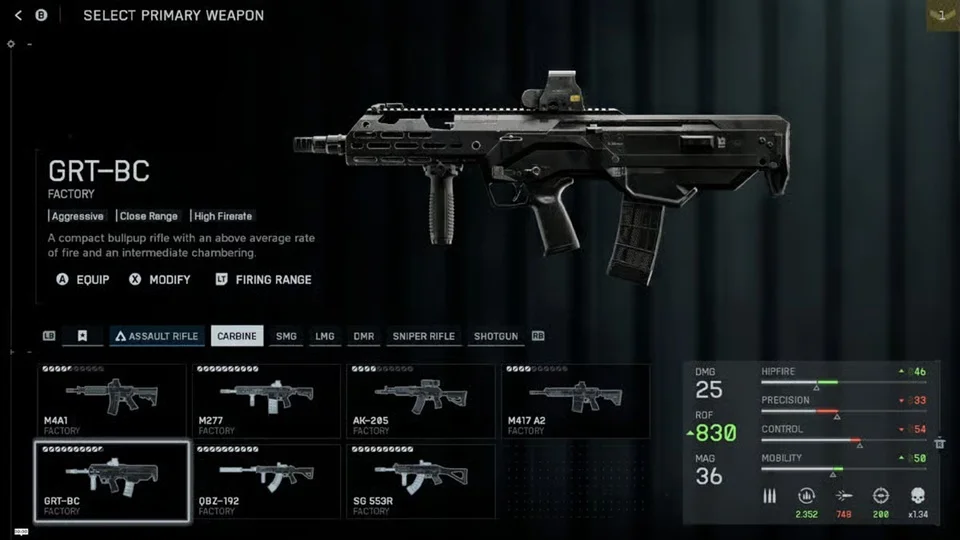Select the Carbine category tab
960x540 pixels.
[237, 337]
